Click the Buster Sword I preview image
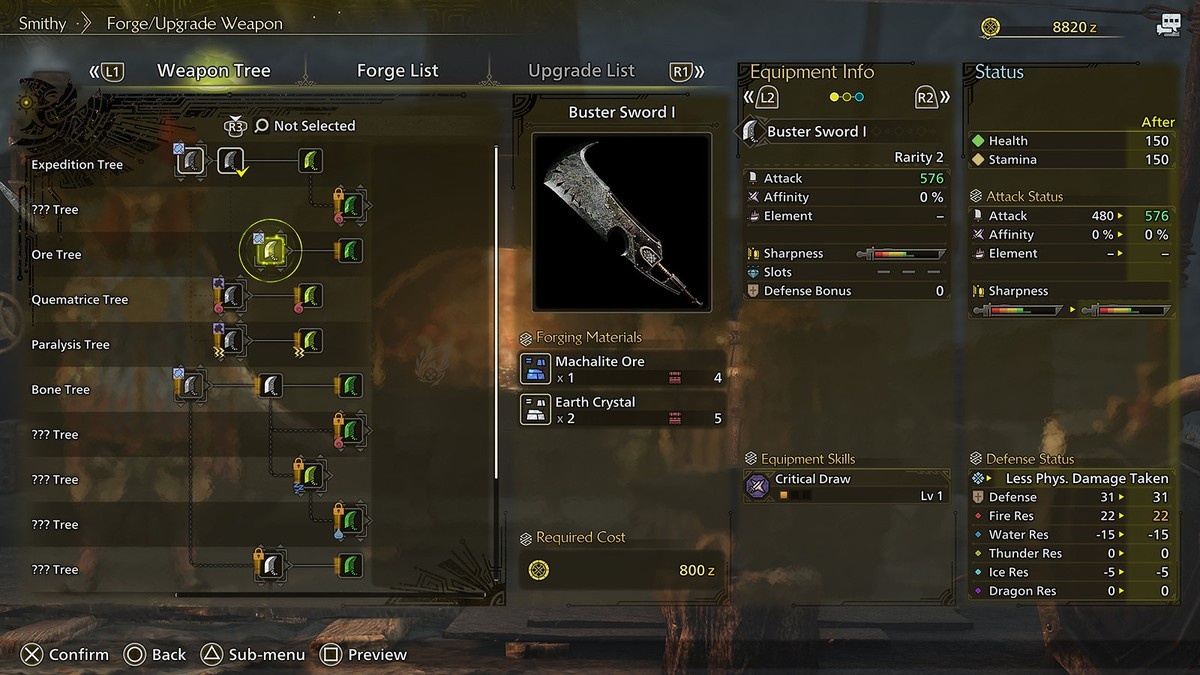1200x675 pixels. coord(622,222)
